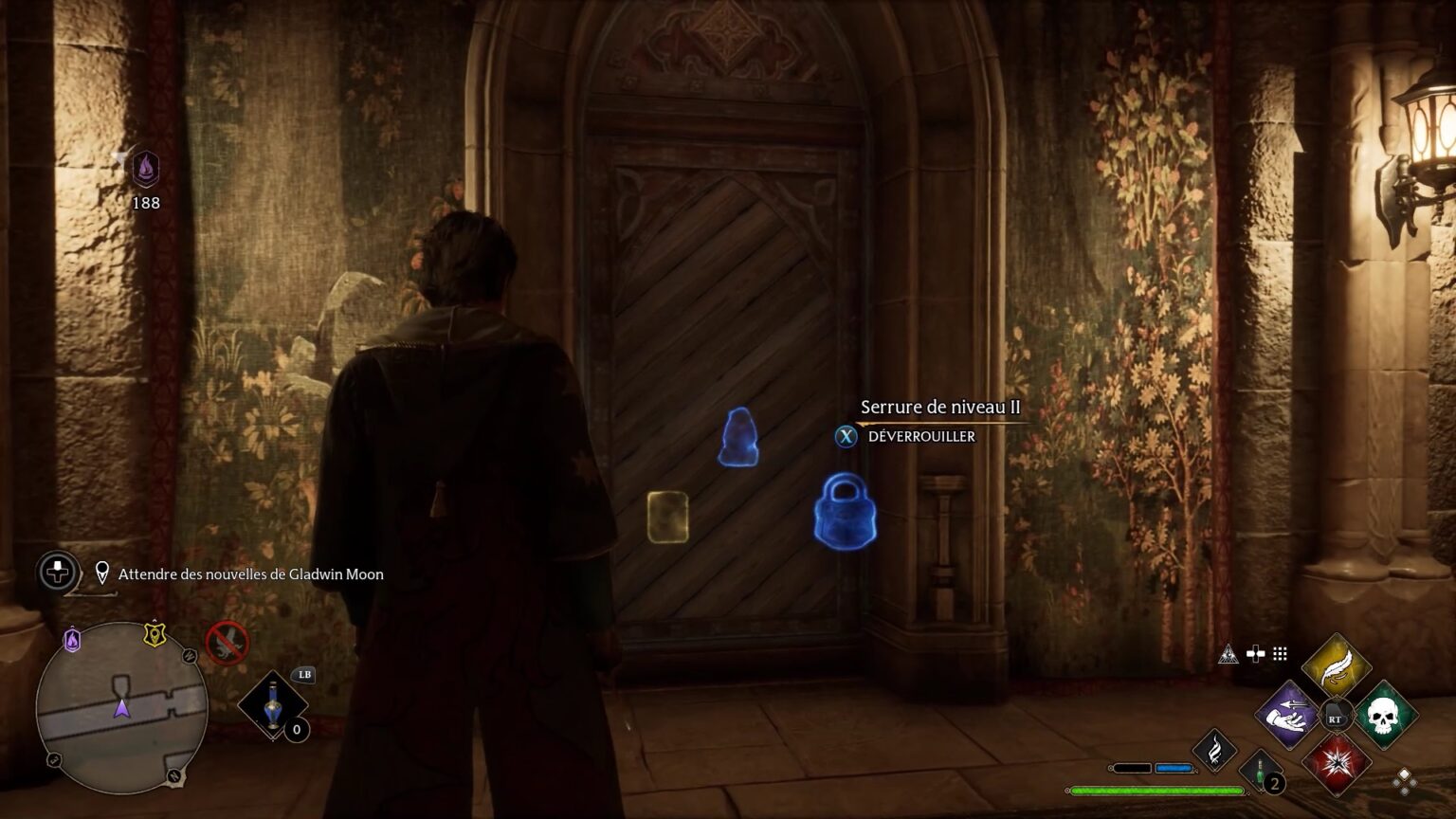Screen dimensions: 1456x819
Task: Cast the purple hand summoning spell
Action: pyautogui.click(x=1288, y=715)
